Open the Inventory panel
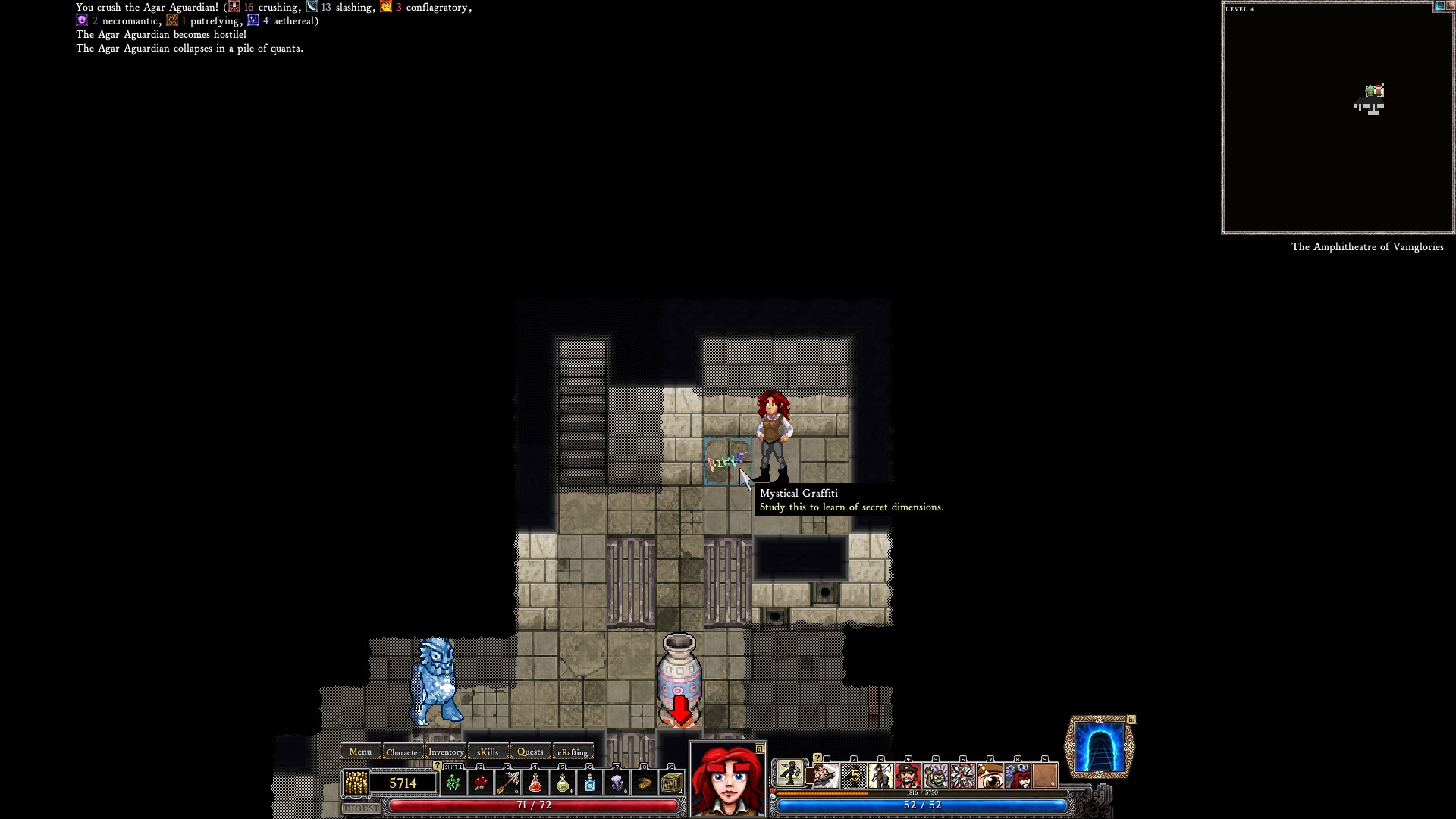This screenshot has width=1456, height=819. (x=446, y=752)
